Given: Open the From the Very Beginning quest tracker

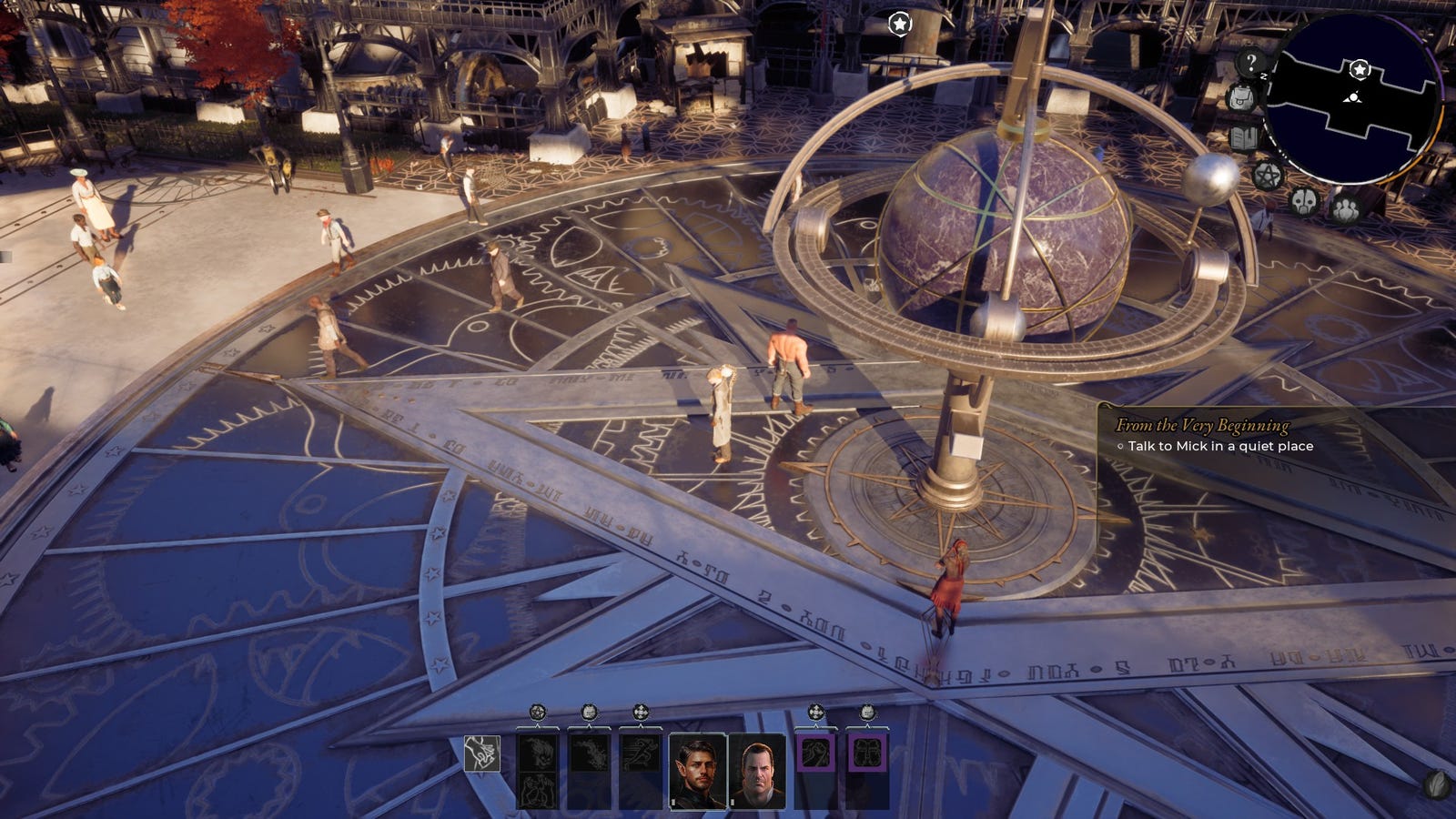Looking at the screenshot, I should coord(1201,425).
